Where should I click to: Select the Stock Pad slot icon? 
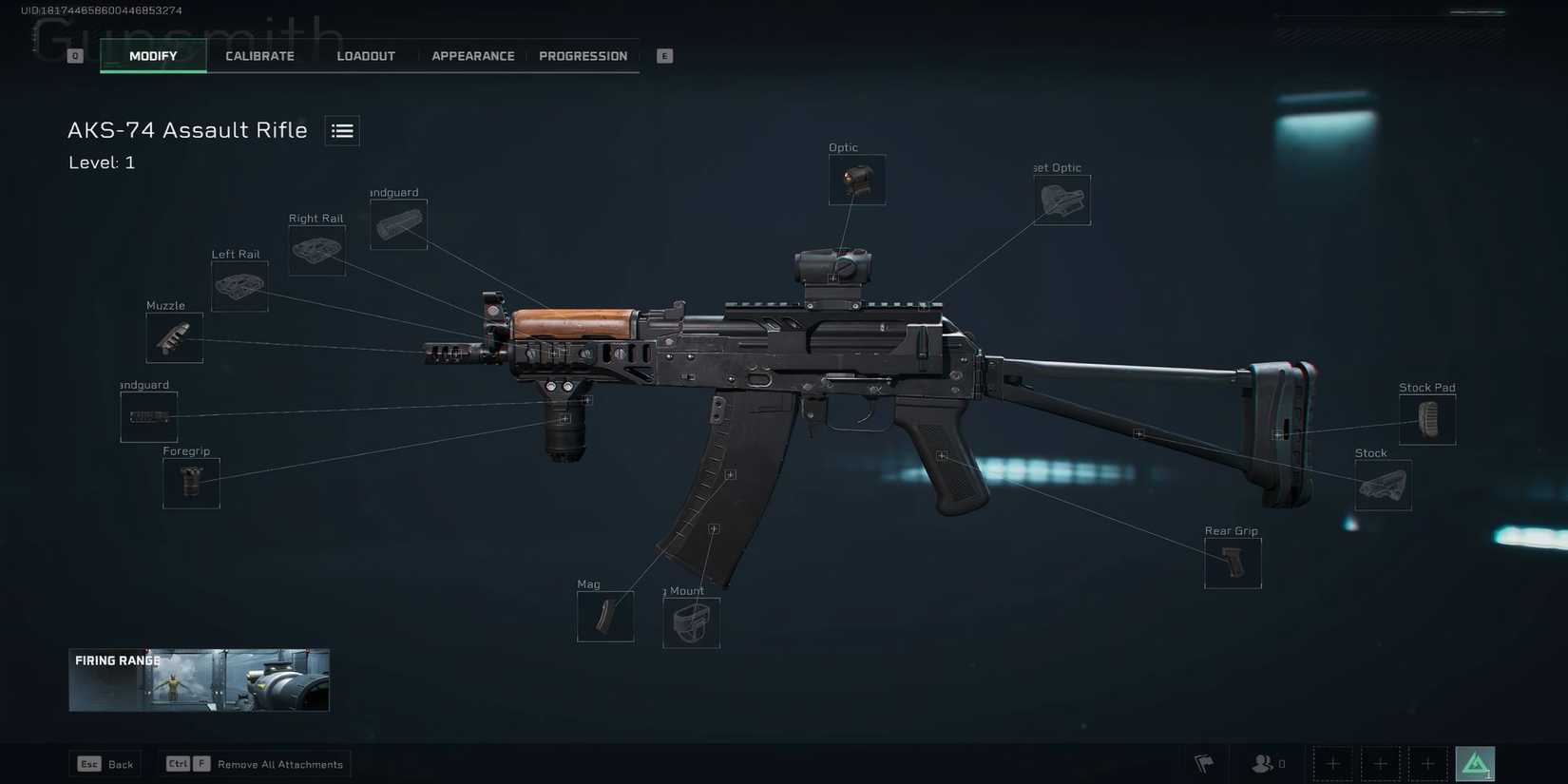[x=1428, y=418]
